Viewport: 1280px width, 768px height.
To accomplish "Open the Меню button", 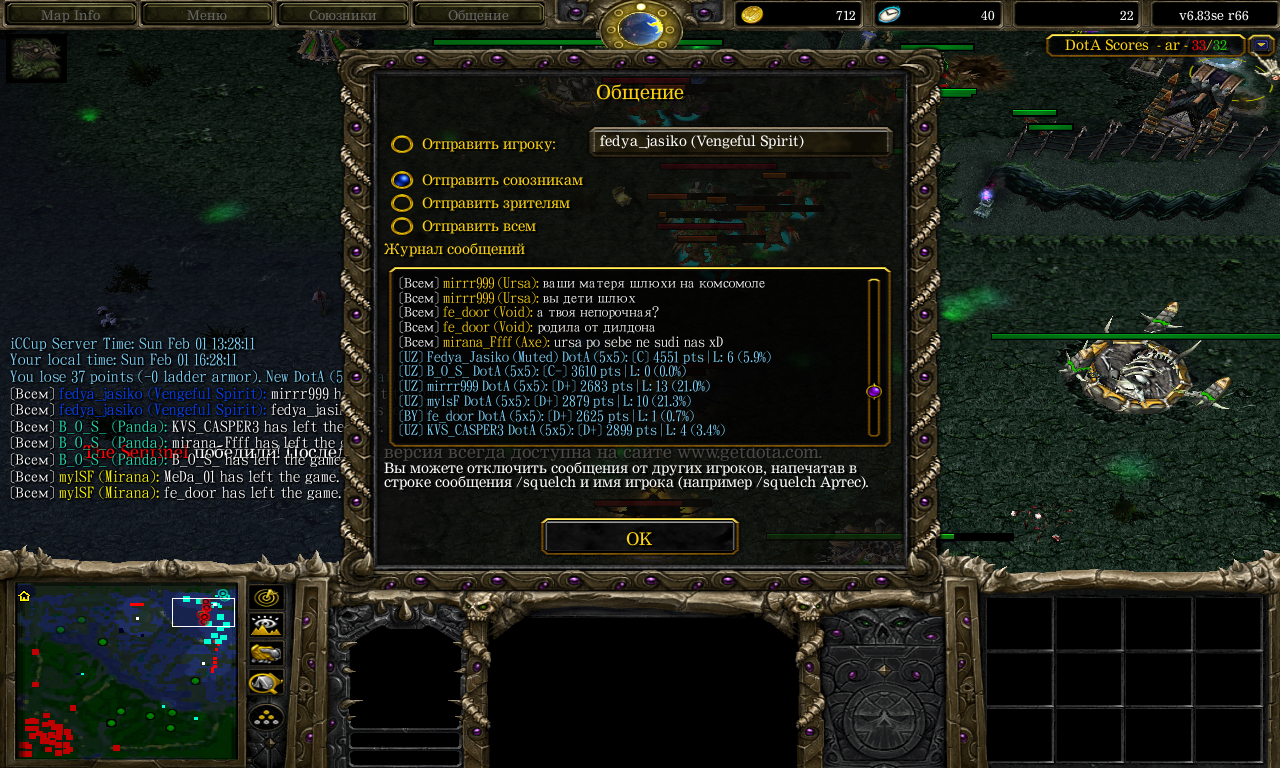I will tap(206, 15).
